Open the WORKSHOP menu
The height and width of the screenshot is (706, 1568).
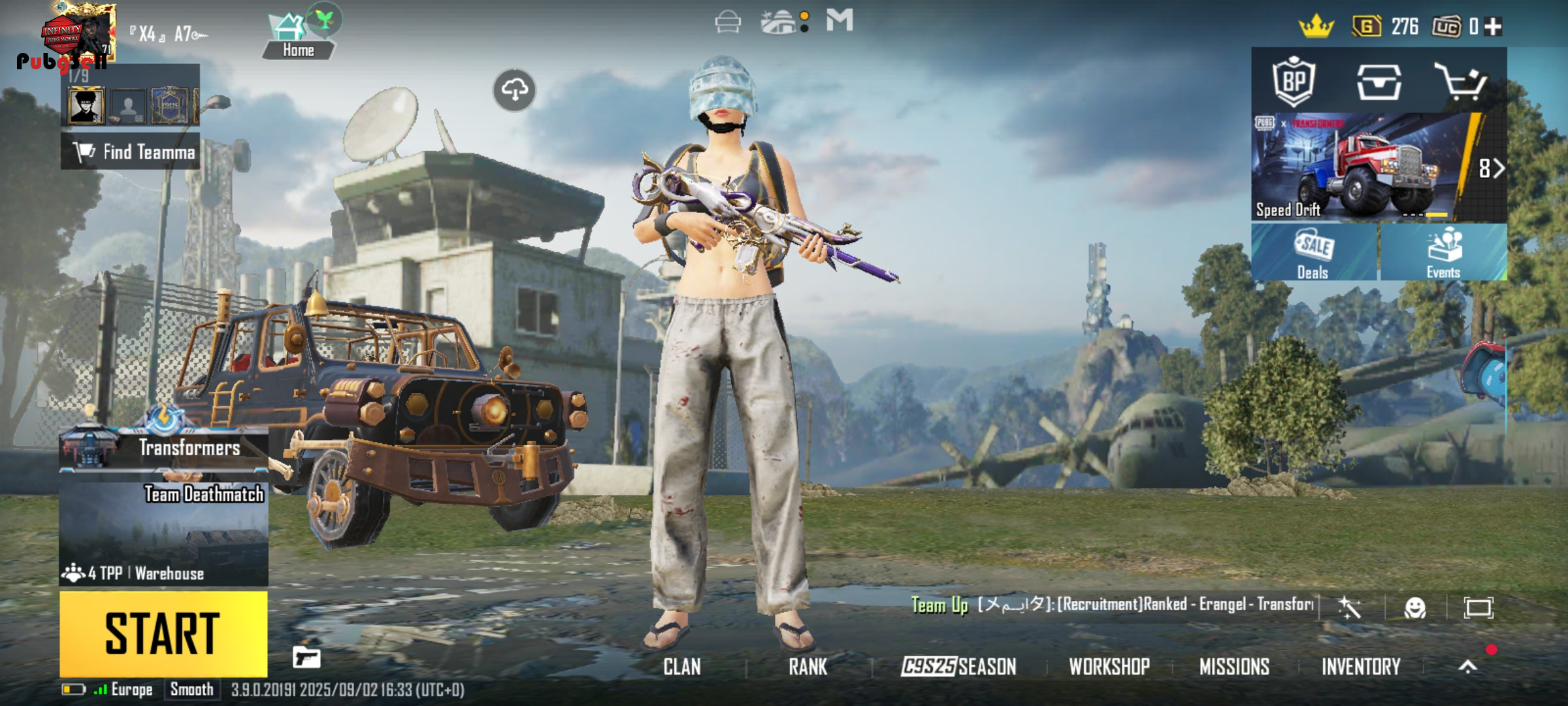coord(1109,667)
